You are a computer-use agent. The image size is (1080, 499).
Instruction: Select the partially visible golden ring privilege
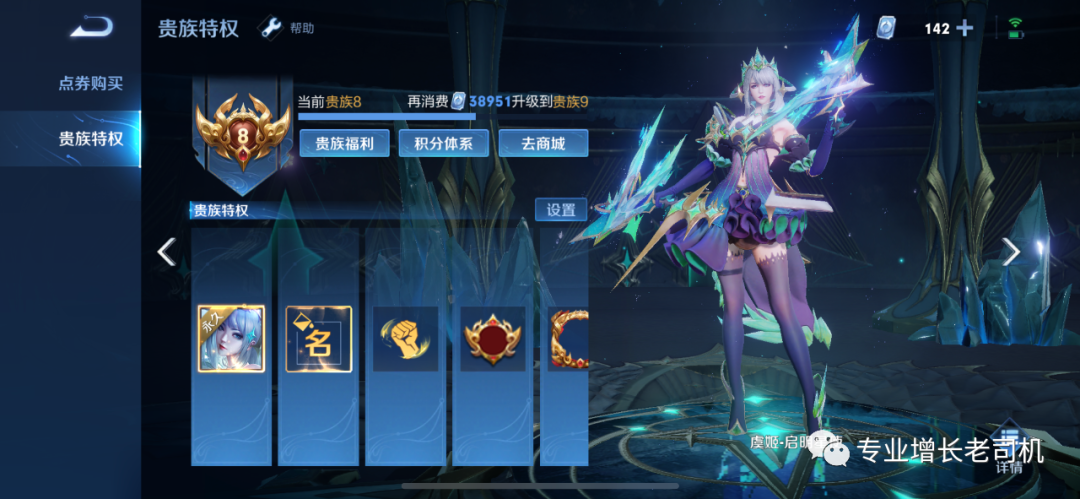568,339
